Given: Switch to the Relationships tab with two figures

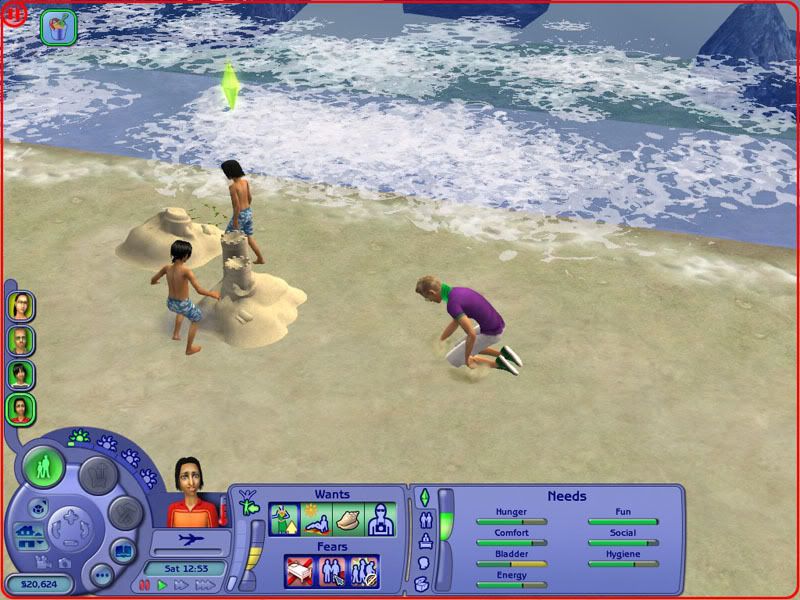Looking at the screenshot, I should pos(424,519).
